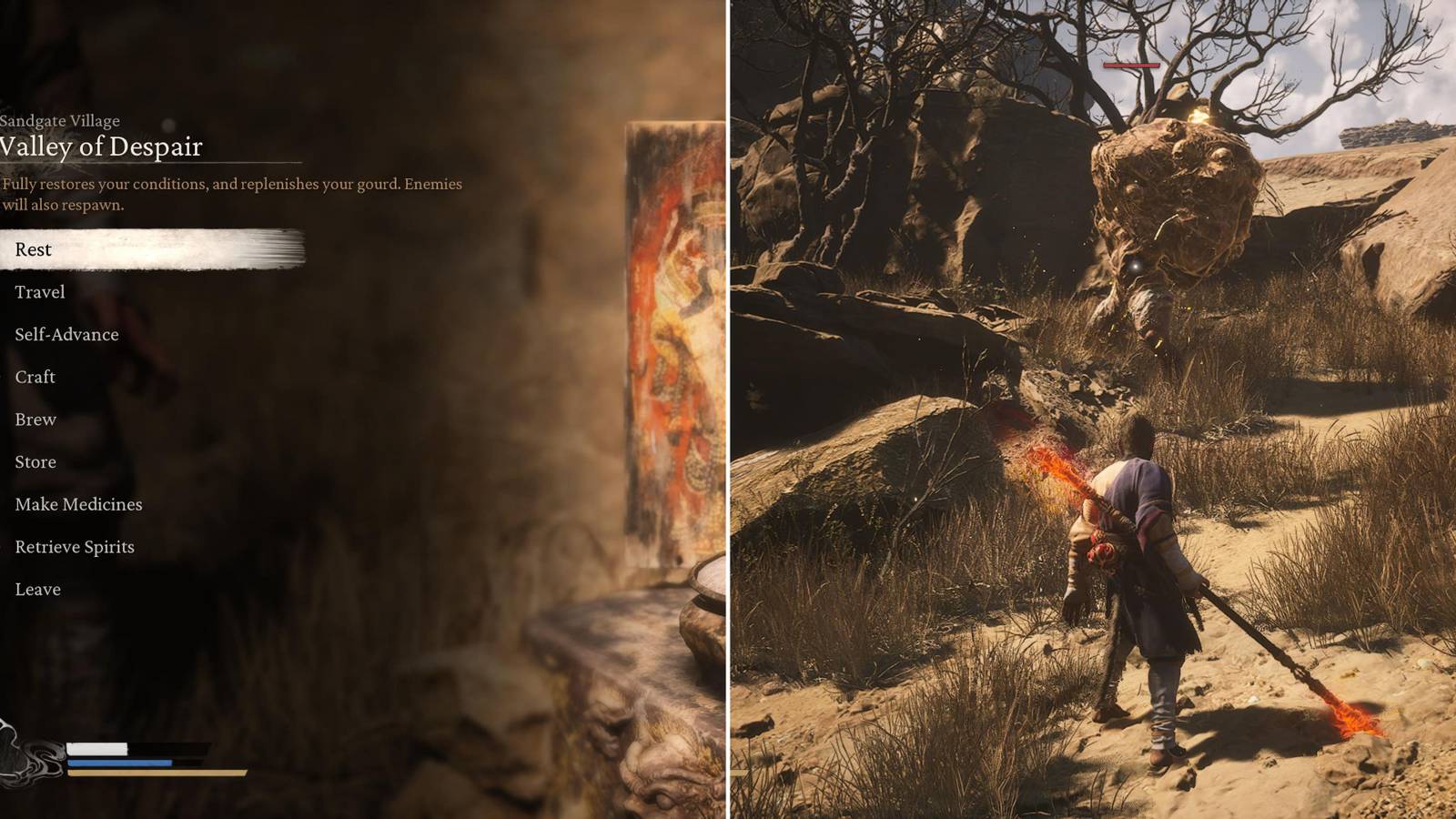The width and height of the screenshot is (1456, 819).
Task: Open the Craft option
Action: 35,377
